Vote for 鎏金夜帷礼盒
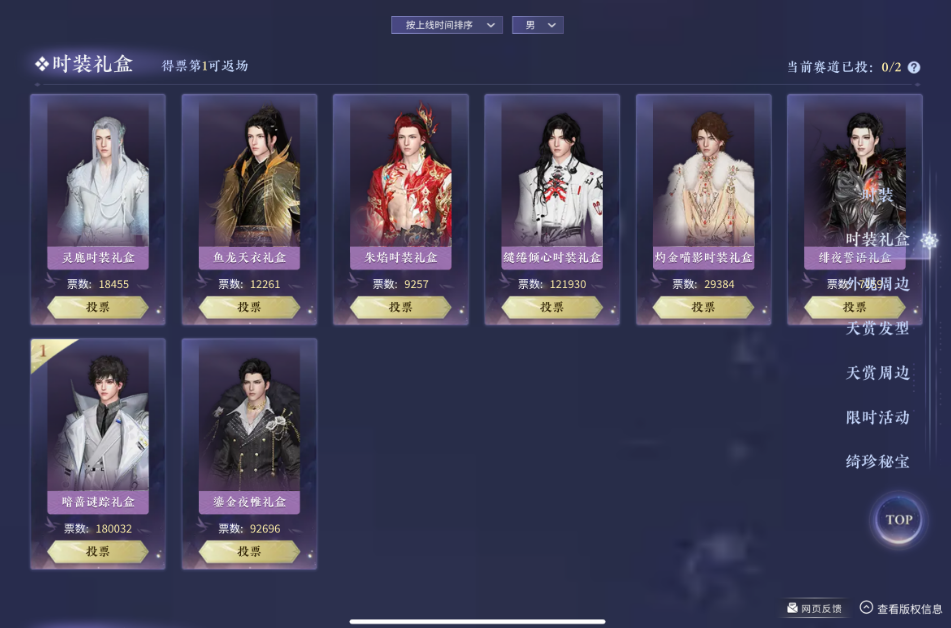The height and width of the screenshot is (628, 951). [249, 551]
